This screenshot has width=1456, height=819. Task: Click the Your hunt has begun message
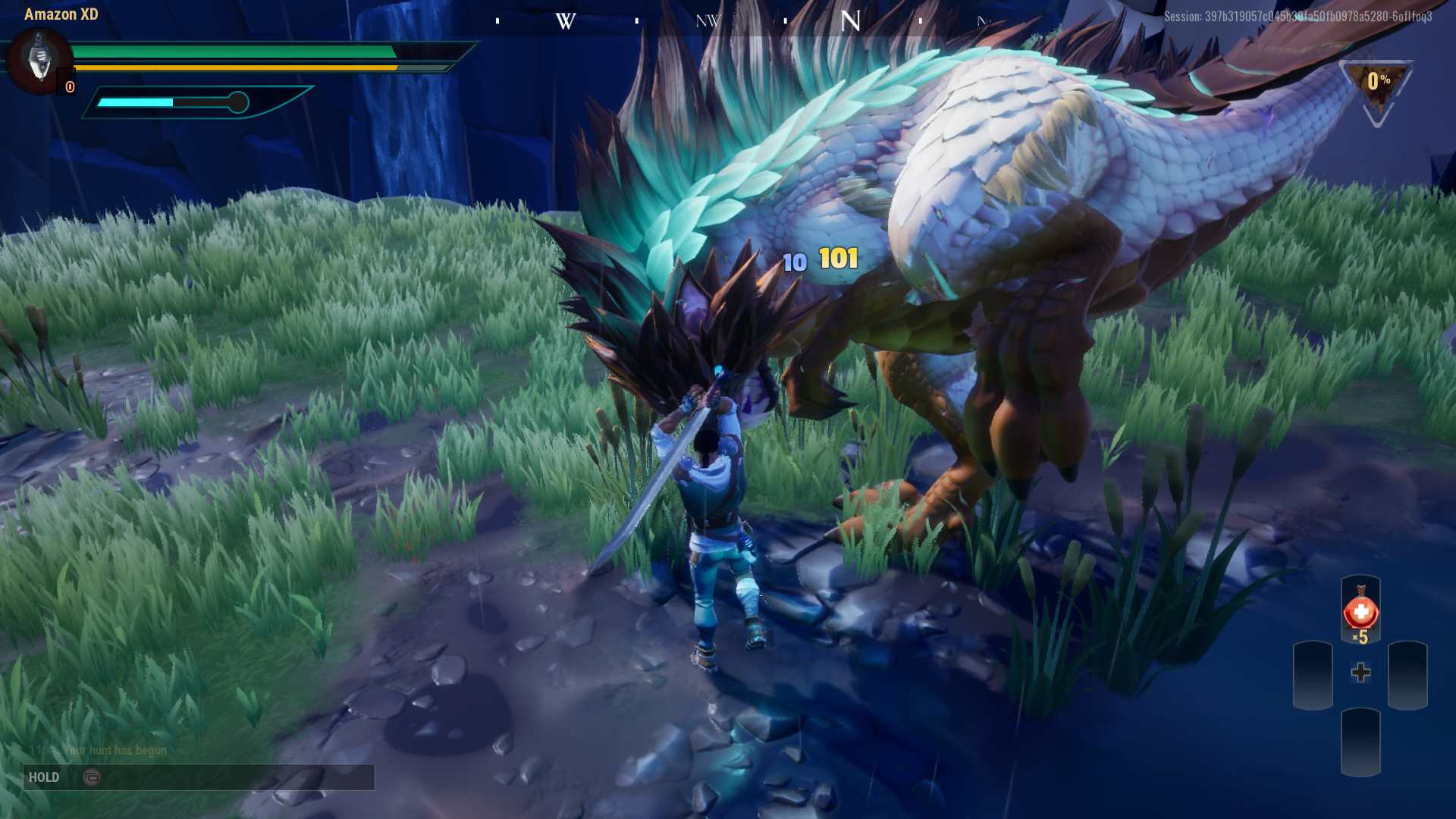point(114,750)
